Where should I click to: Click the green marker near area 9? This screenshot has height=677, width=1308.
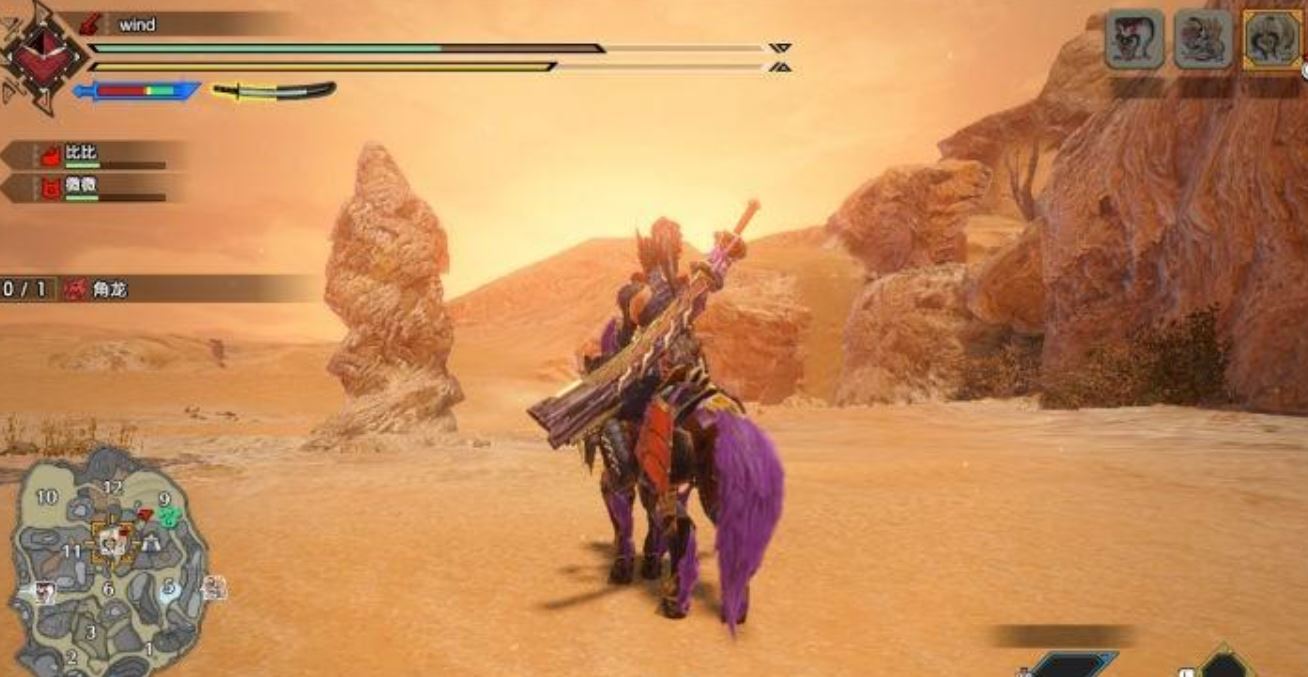[x=168, y=516]
